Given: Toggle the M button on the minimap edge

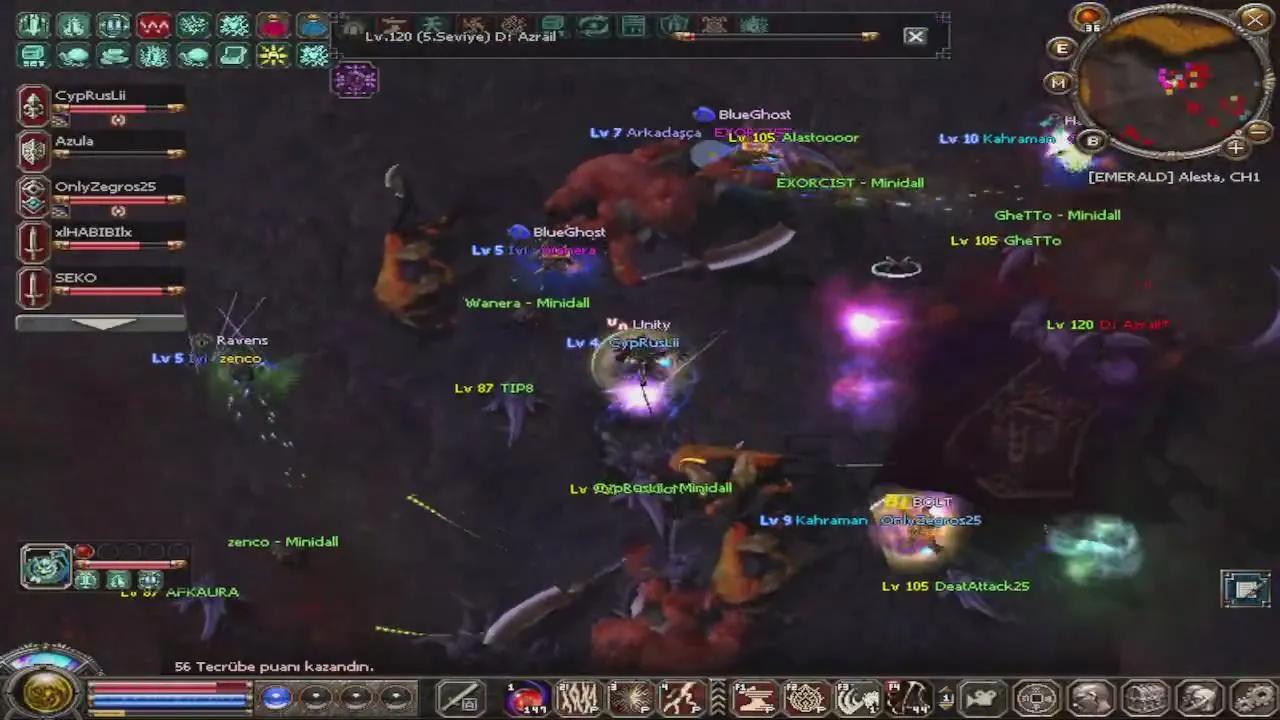Looking at the screenshot, I should [x=1057, y=83].
